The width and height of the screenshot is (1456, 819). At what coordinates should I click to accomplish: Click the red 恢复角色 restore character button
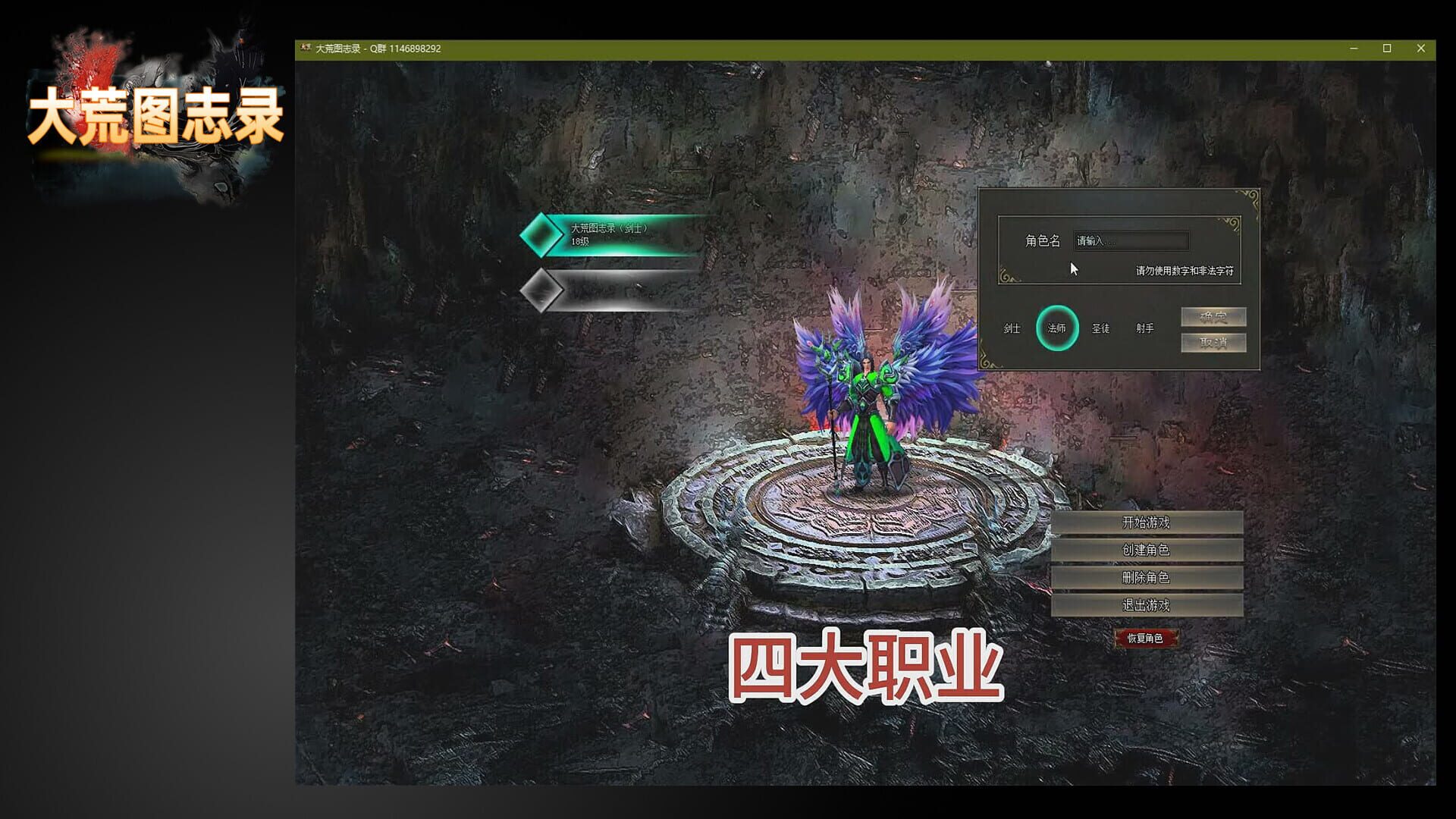pos(1147,638)
